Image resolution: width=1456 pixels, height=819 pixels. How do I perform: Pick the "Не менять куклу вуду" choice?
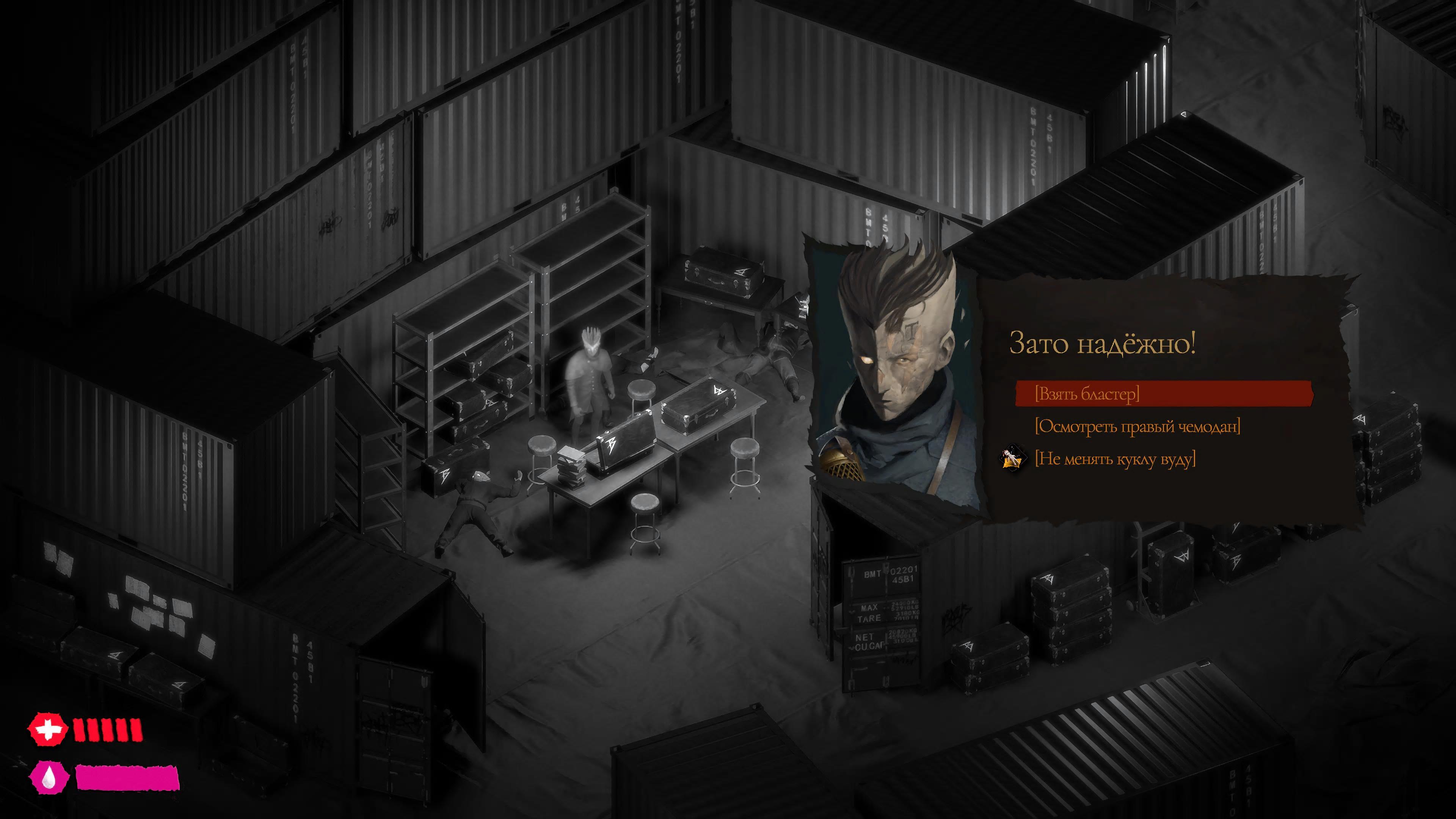(x=1115, y=459)
